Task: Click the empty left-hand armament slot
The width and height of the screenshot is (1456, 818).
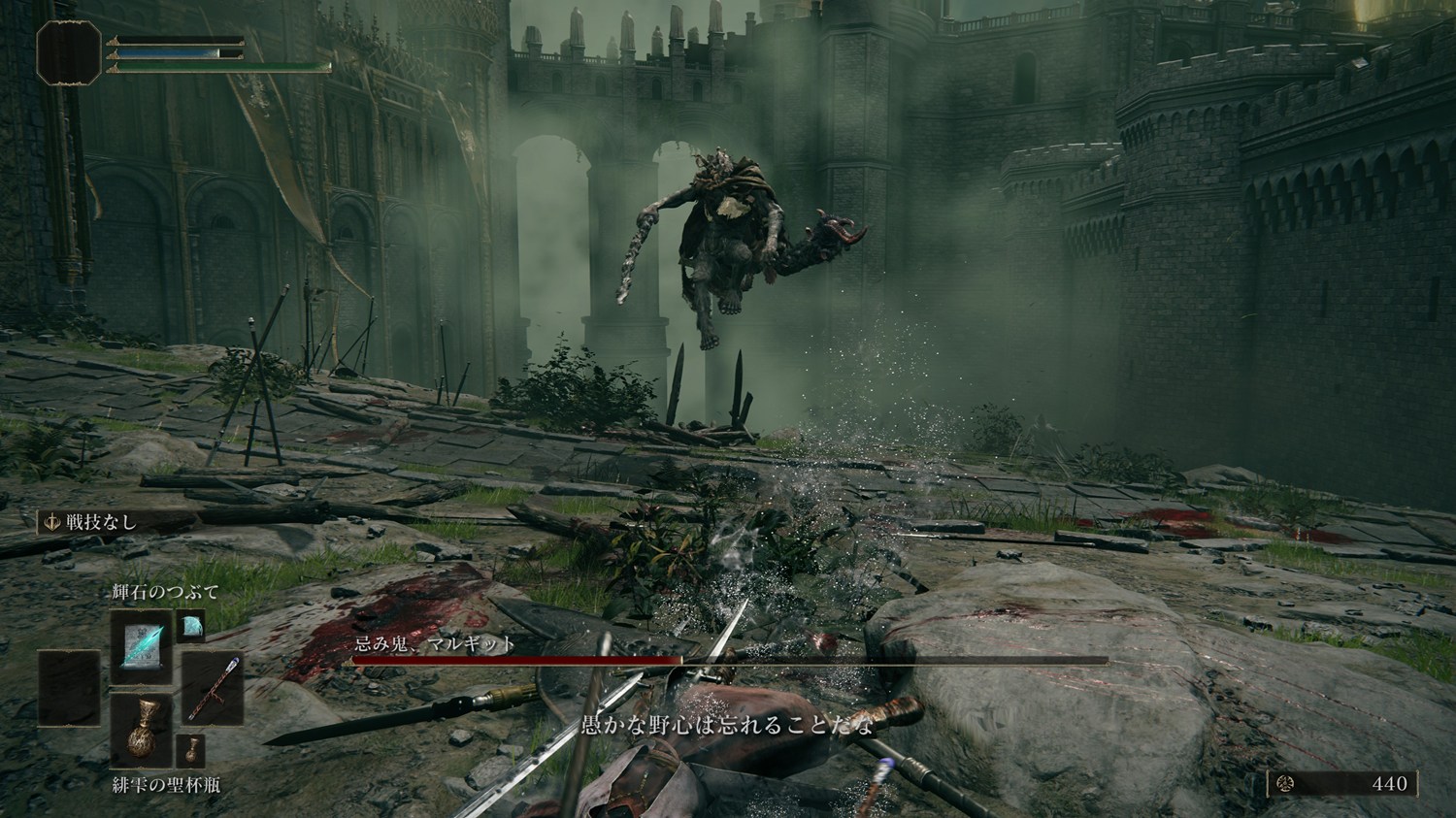Action: [70, 689]
